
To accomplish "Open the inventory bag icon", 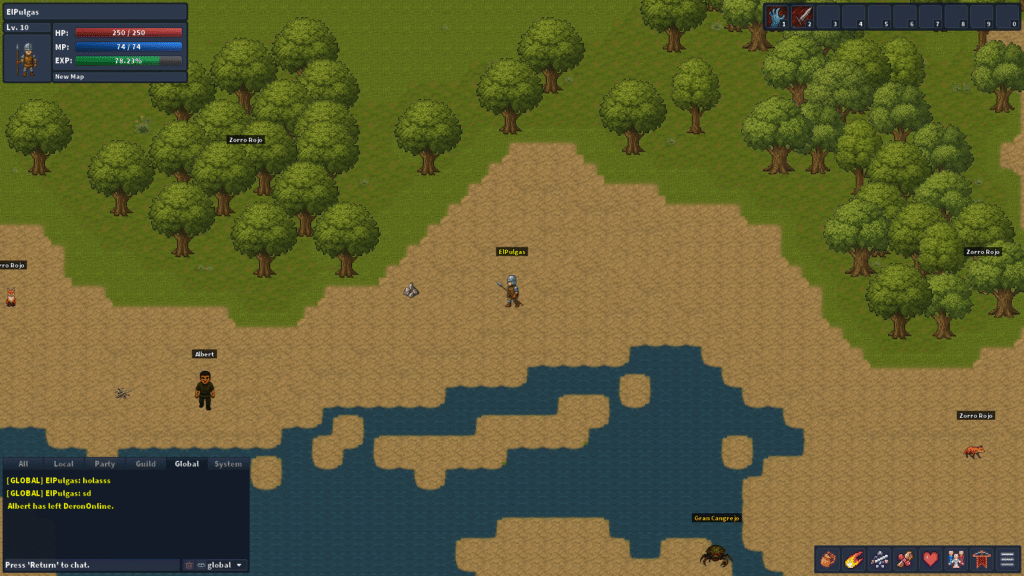I will click(827, 559).
